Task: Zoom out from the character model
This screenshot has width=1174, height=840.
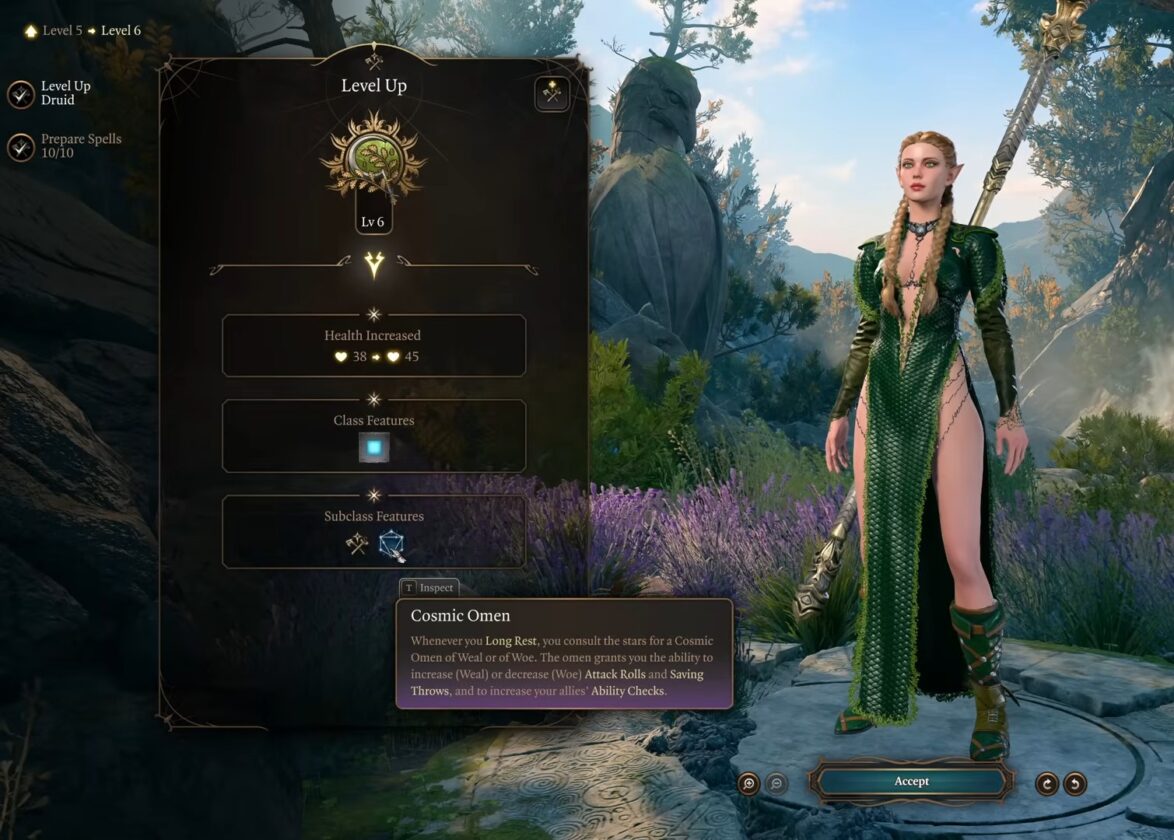Action: pos(776,783)
